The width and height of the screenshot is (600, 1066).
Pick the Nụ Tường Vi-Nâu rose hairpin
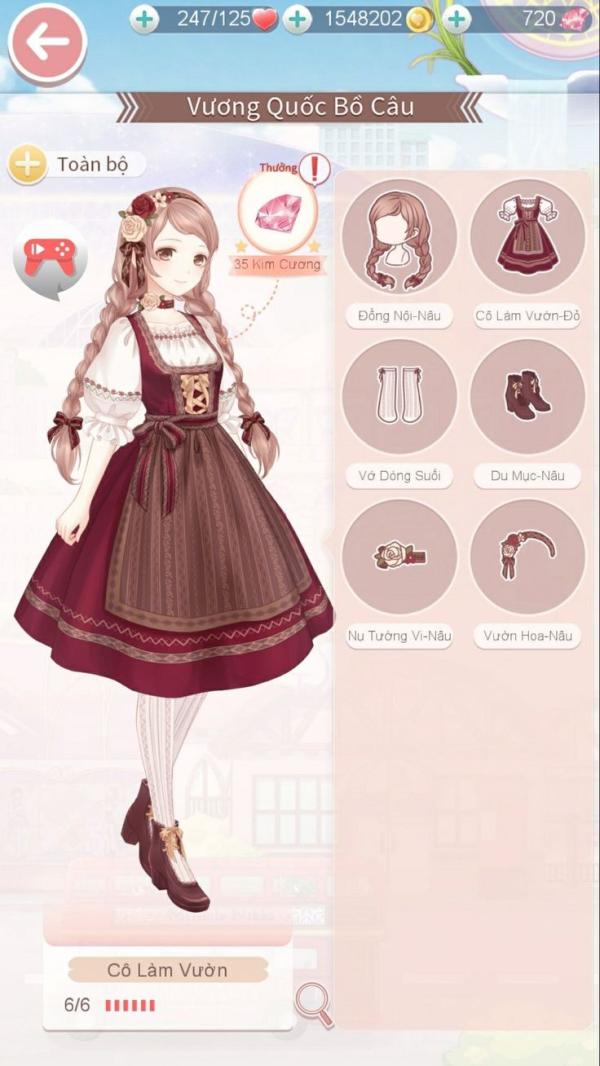click(x=399, y=557)
